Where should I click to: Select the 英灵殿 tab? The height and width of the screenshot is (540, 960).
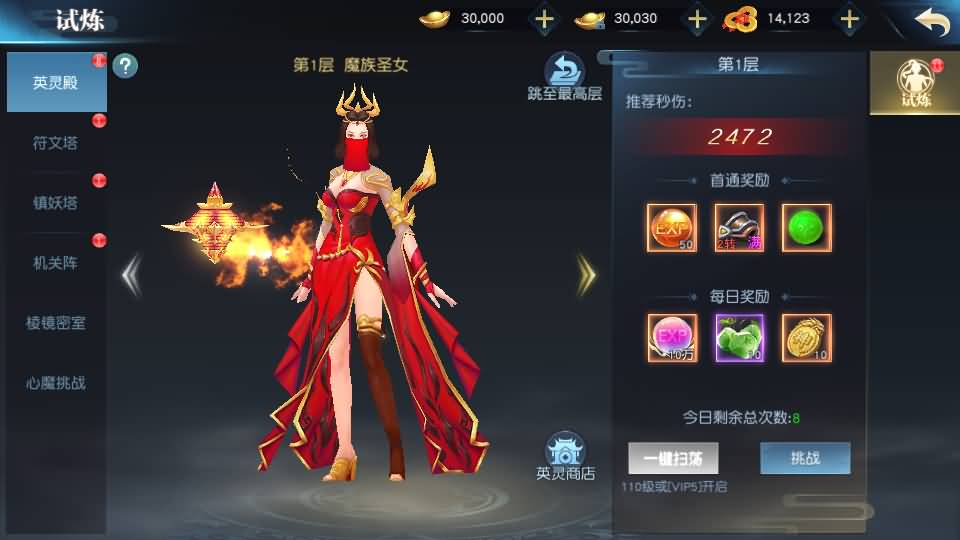point(55,82)
